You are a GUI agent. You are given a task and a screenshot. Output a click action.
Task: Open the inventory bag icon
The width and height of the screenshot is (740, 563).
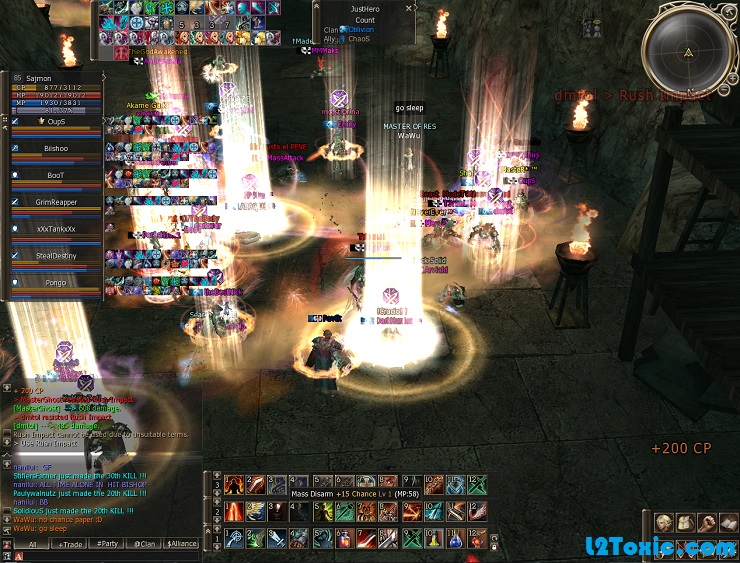point(687,523)
